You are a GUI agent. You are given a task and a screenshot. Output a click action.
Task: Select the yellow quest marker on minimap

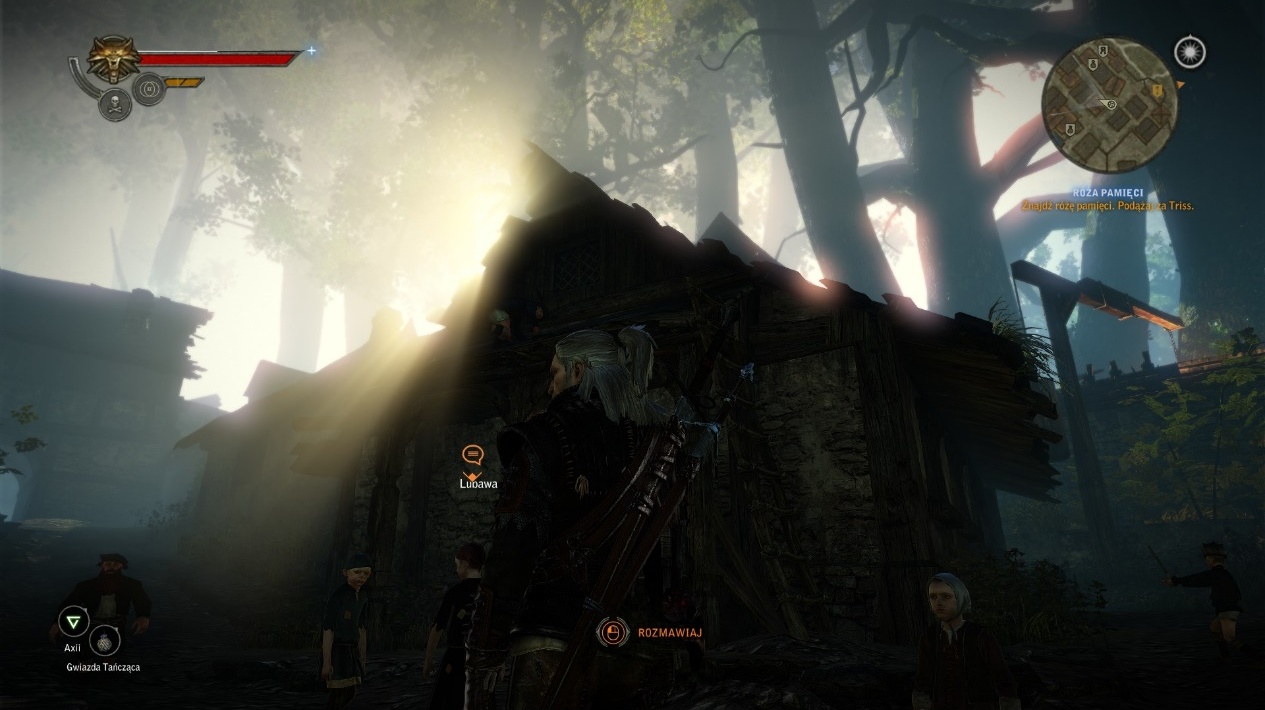(1157, 91)
